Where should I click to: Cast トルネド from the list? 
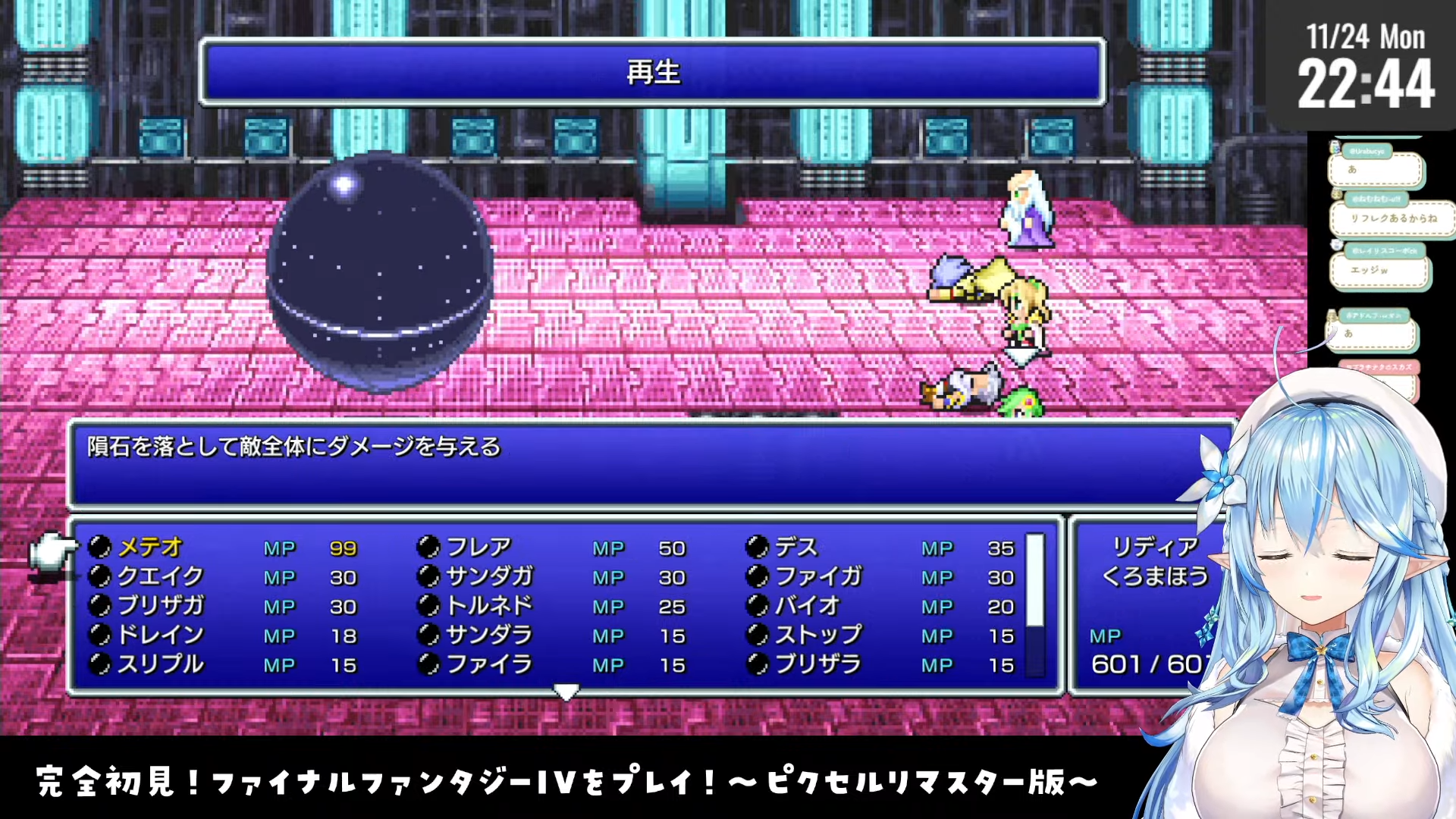(489, 606)
